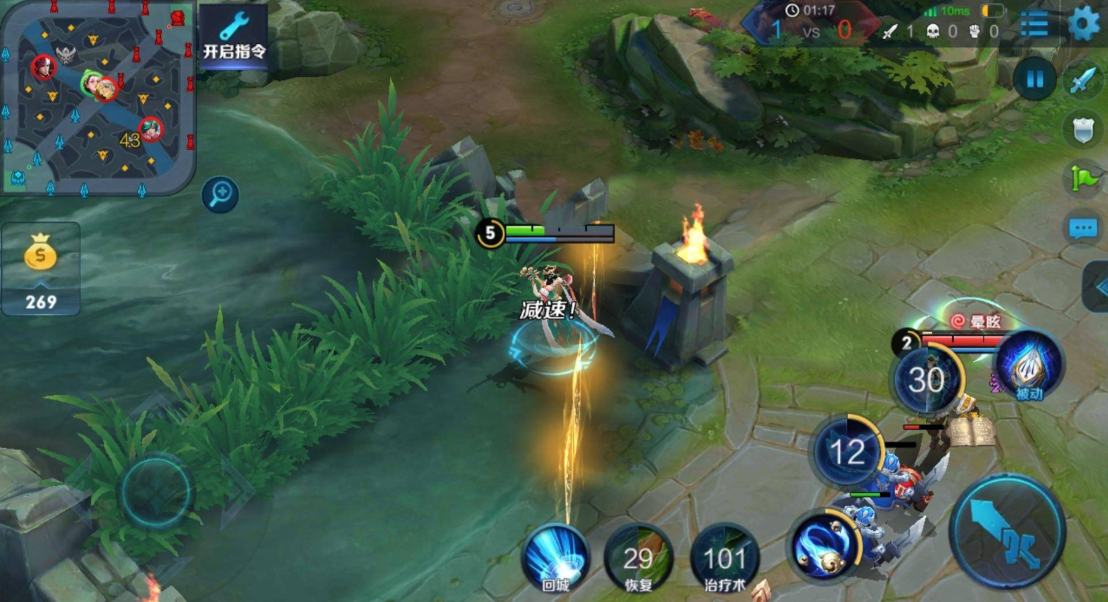Open the minimap in the corner
This screenshot has height=602, width=1108.
point(97,96)
